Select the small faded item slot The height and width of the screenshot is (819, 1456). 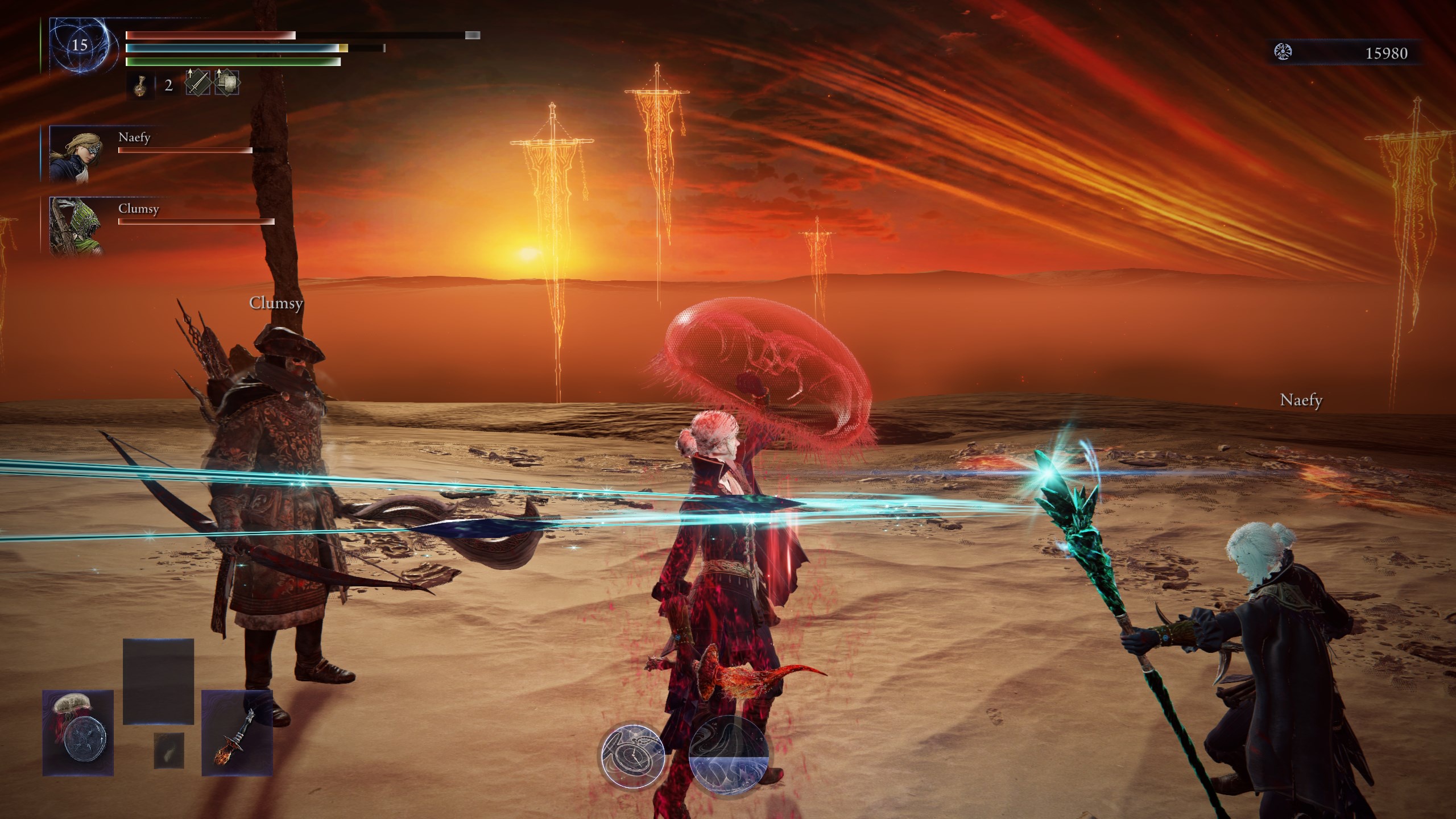click(x=169, y=750)
